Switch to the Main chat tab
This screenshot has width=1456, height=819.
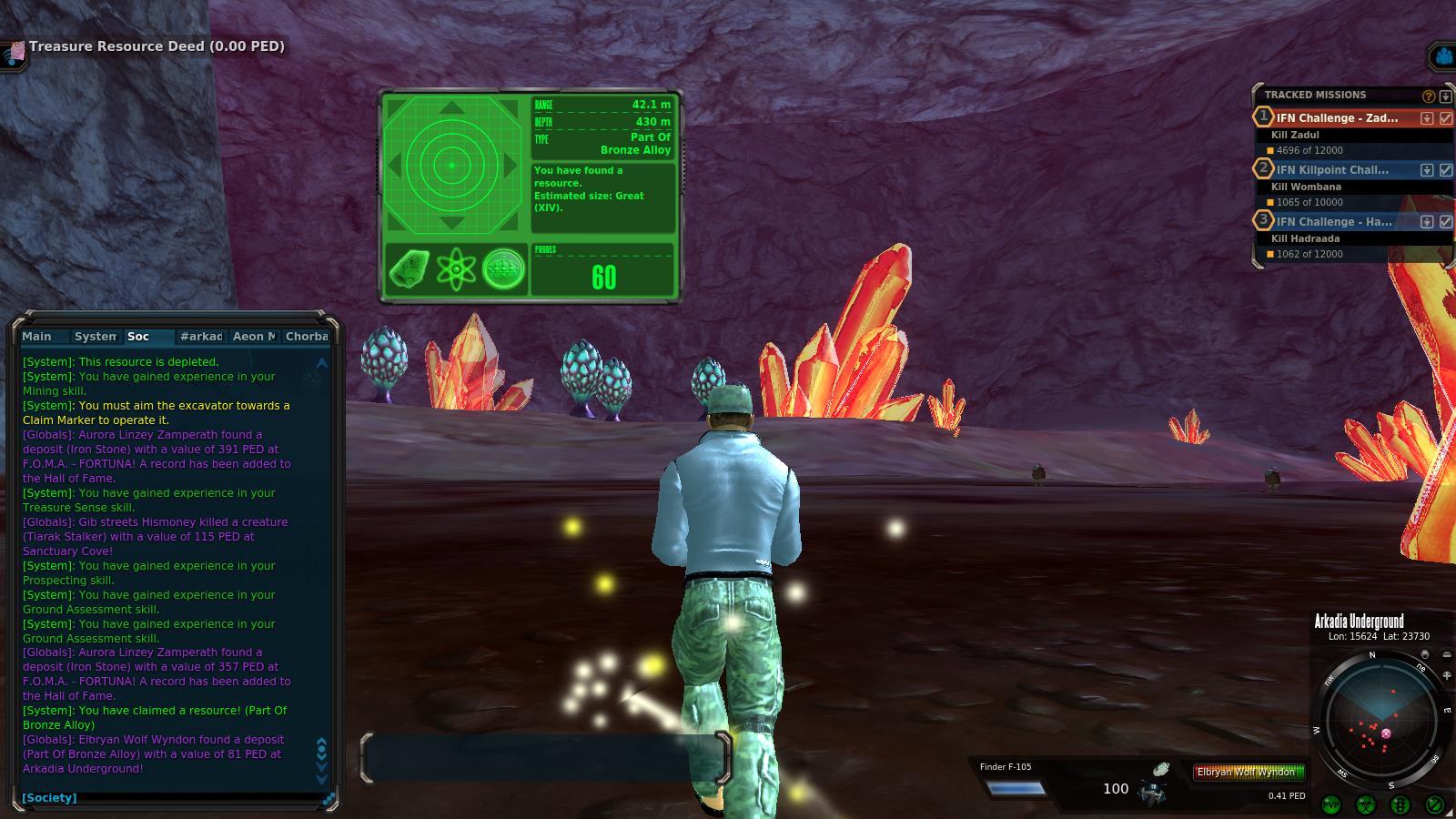pyautogui.click(x=37, y=337)
